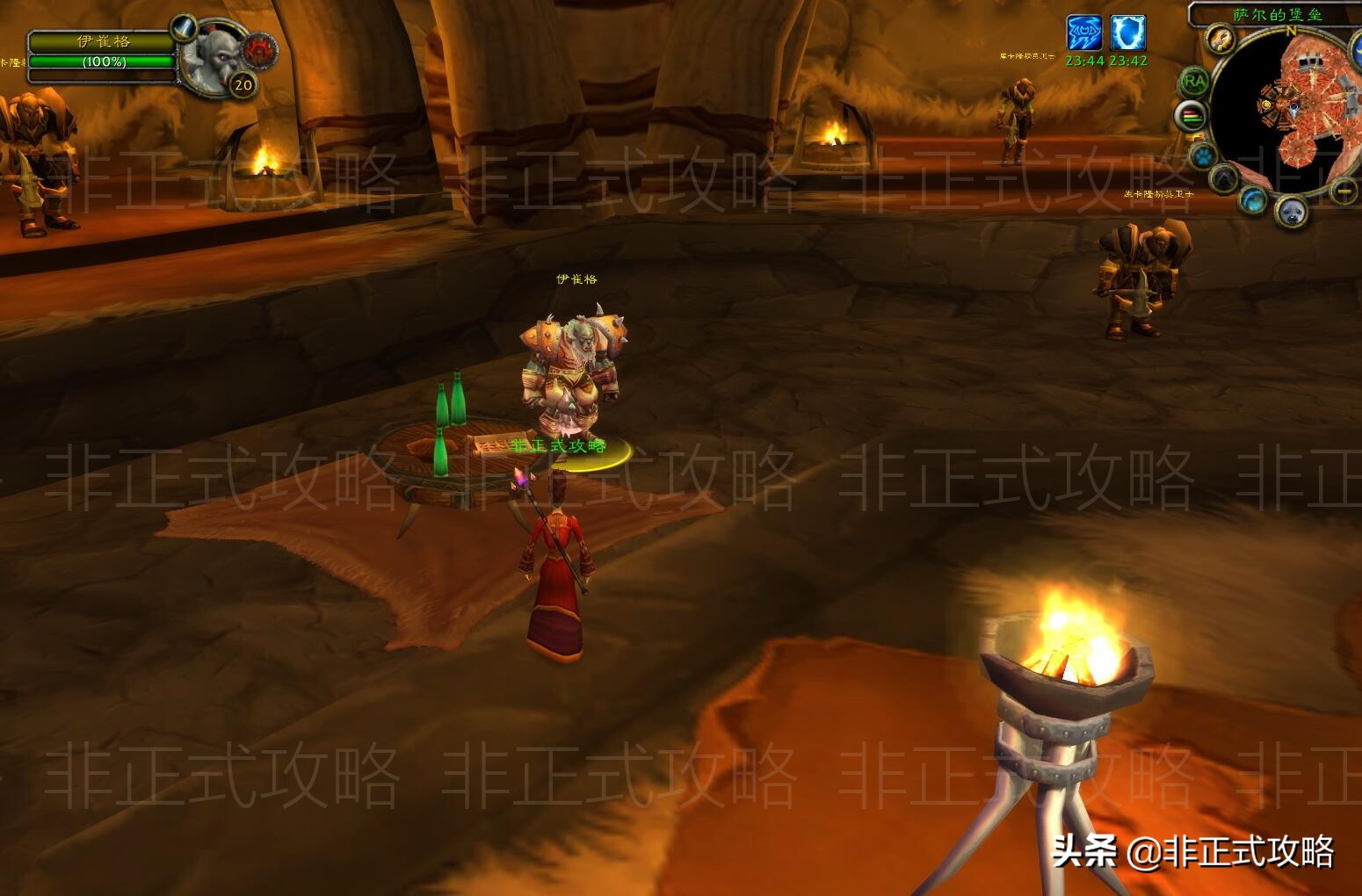Click the blue swirl button at minimap bottom
The width and height of the screenshot is (1362, 896).
click(1253, 199)
